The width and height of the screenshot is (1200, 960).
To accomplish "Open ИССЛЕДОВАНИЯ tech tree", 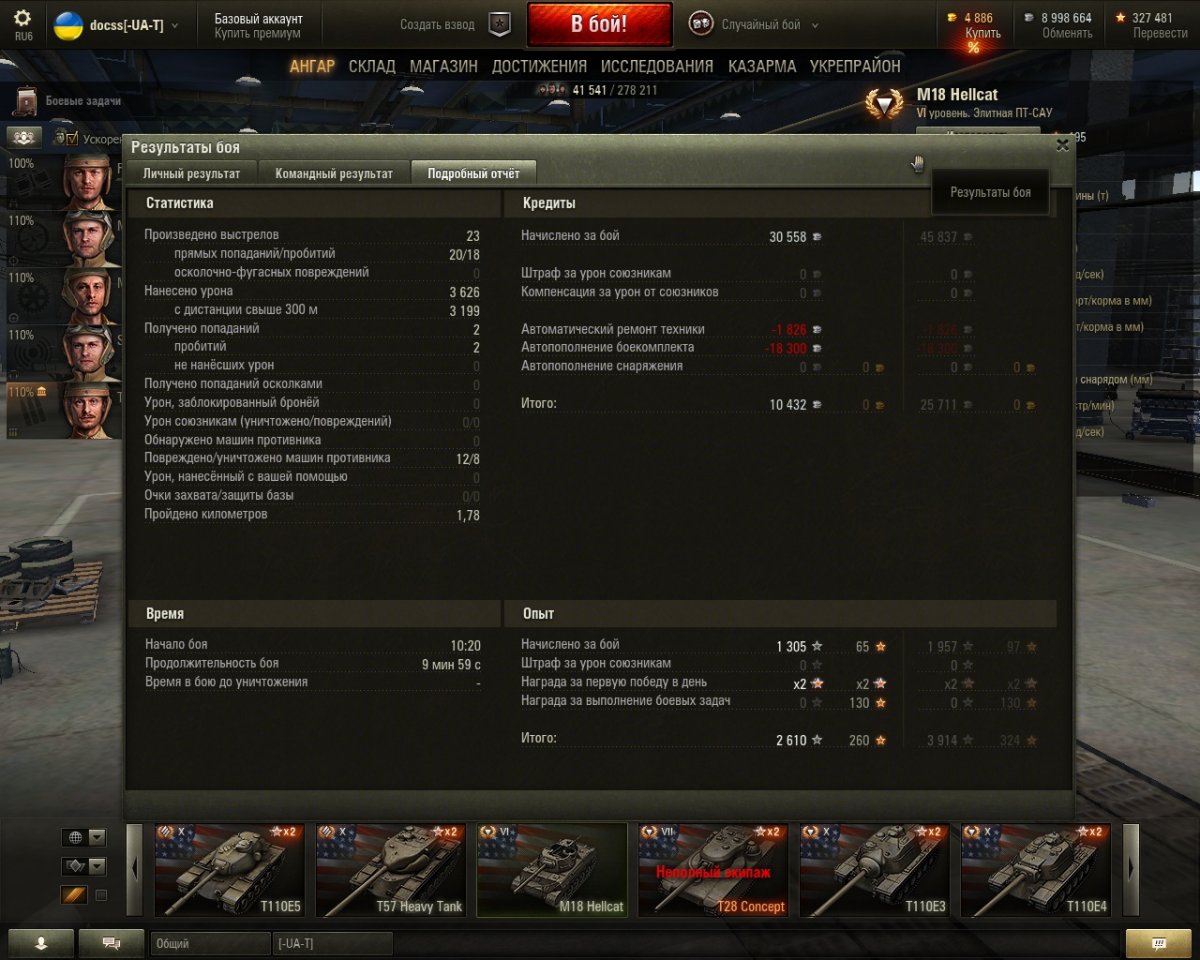I will click(x=657, y=66).
